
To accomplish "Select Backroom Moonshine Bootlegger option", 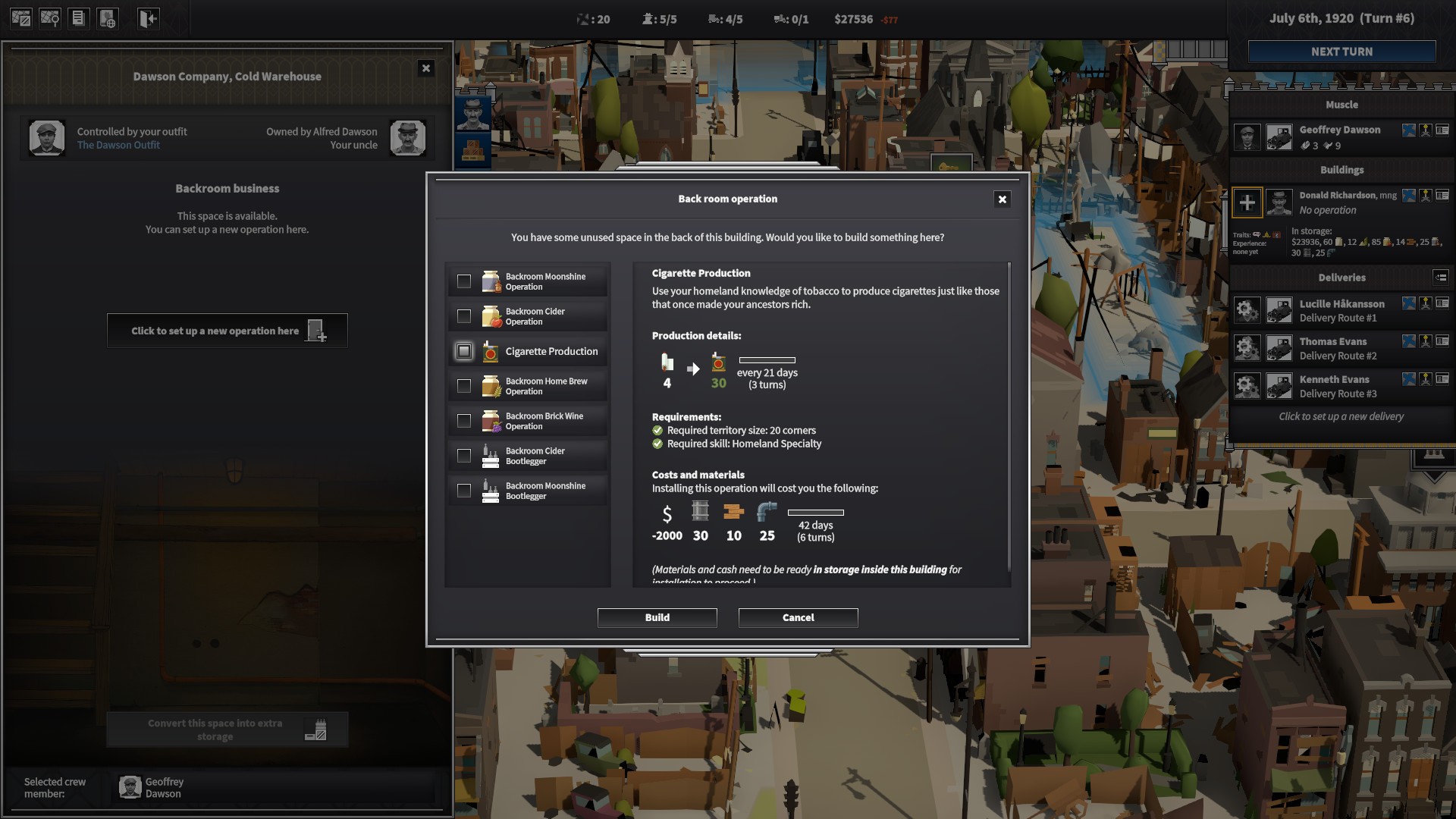I will coord(464,491).
